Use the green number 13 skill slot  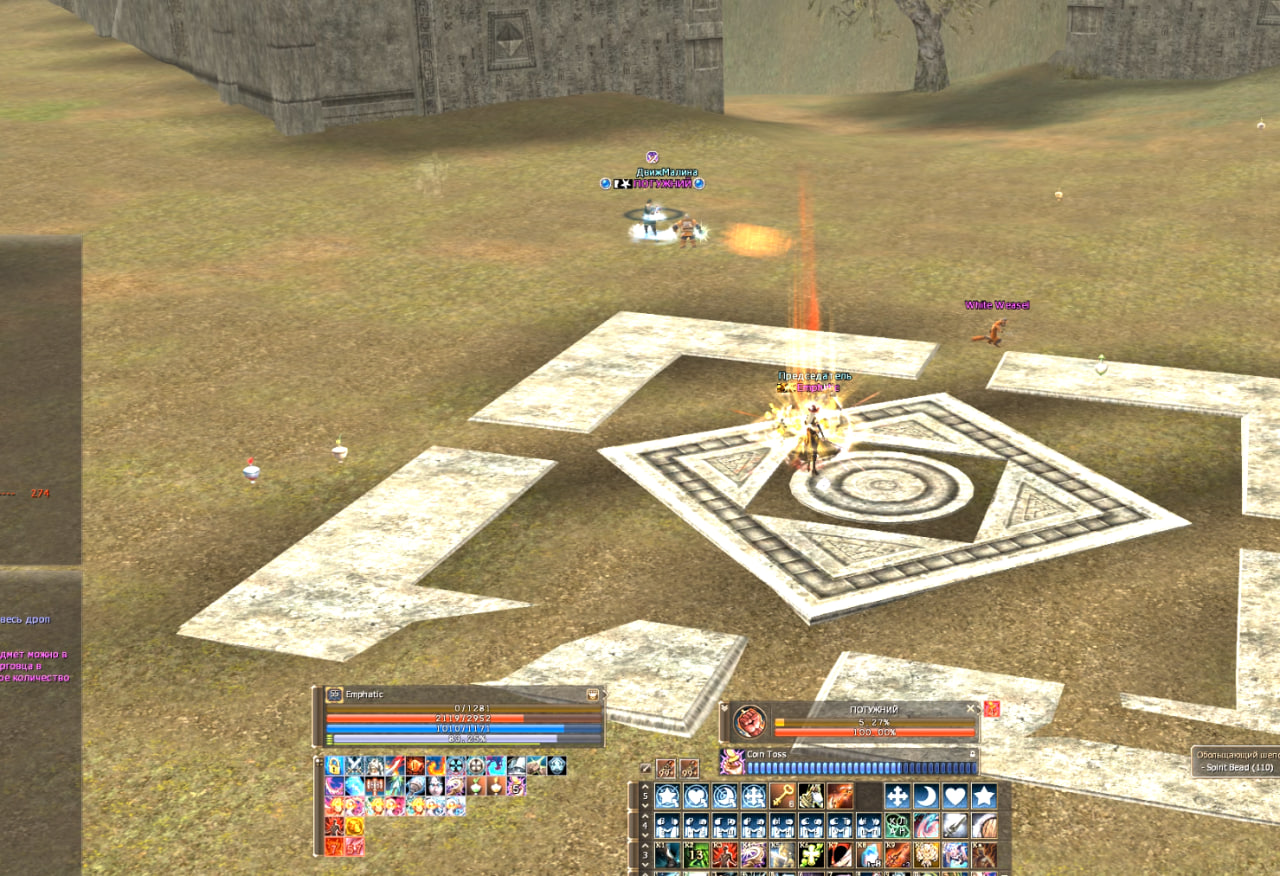tap(695, 855)
